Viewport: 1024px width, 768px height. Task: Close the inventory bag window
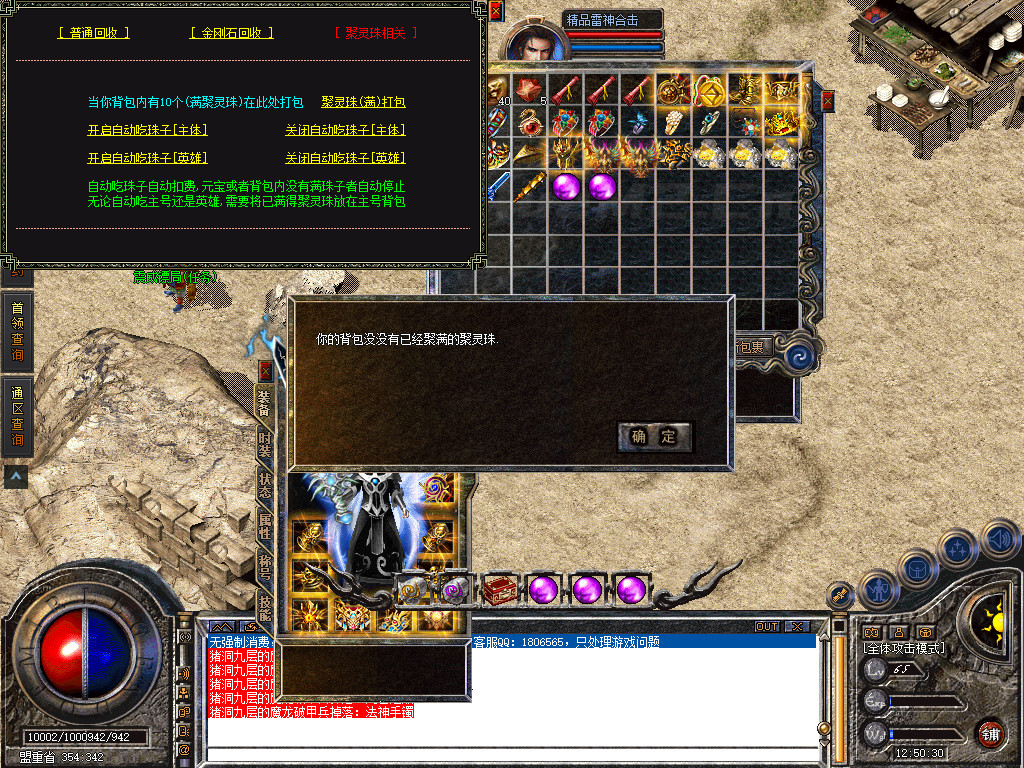coord(828,101)
